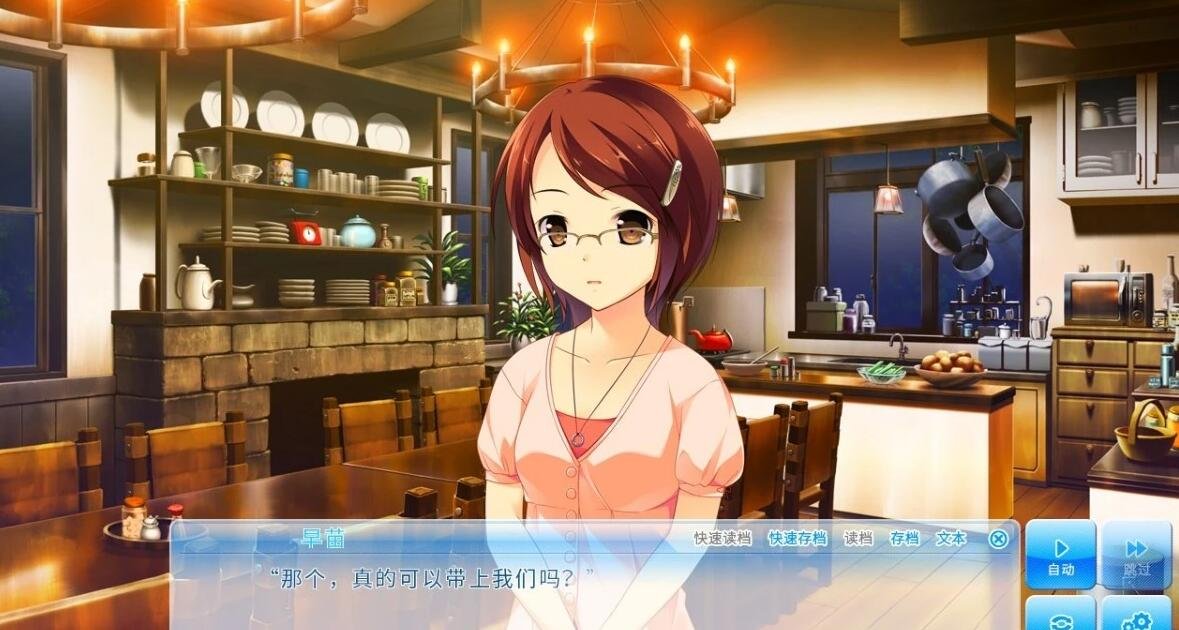Viewport: 1179px width, 630px height.
Task: Open settings via the gears icon
Action: 1136,618
